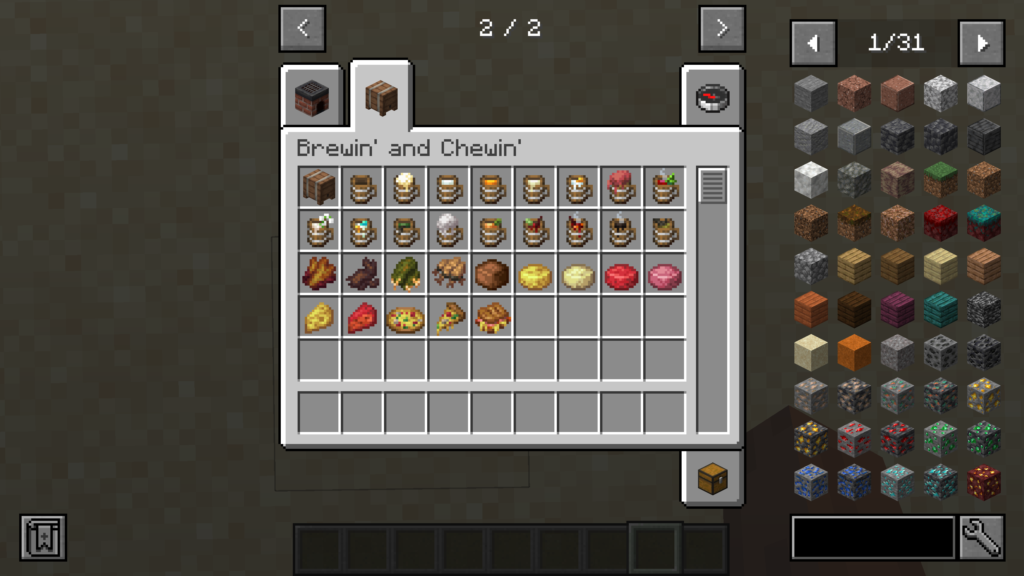Focus the JEI search box
Screen dimensions: 1024x576
[873, 537]
